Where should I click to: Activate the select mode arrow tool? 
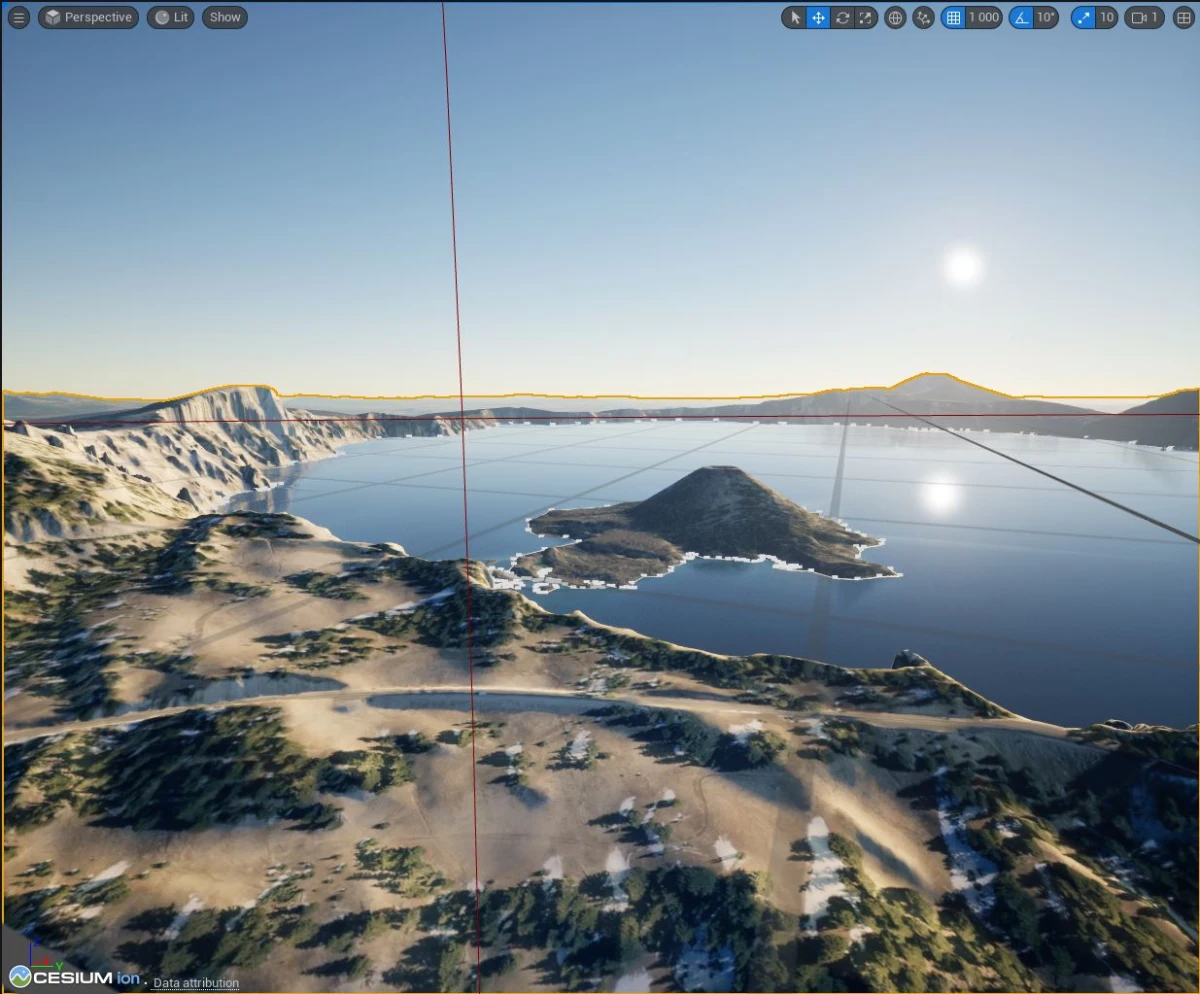[795, 17]
